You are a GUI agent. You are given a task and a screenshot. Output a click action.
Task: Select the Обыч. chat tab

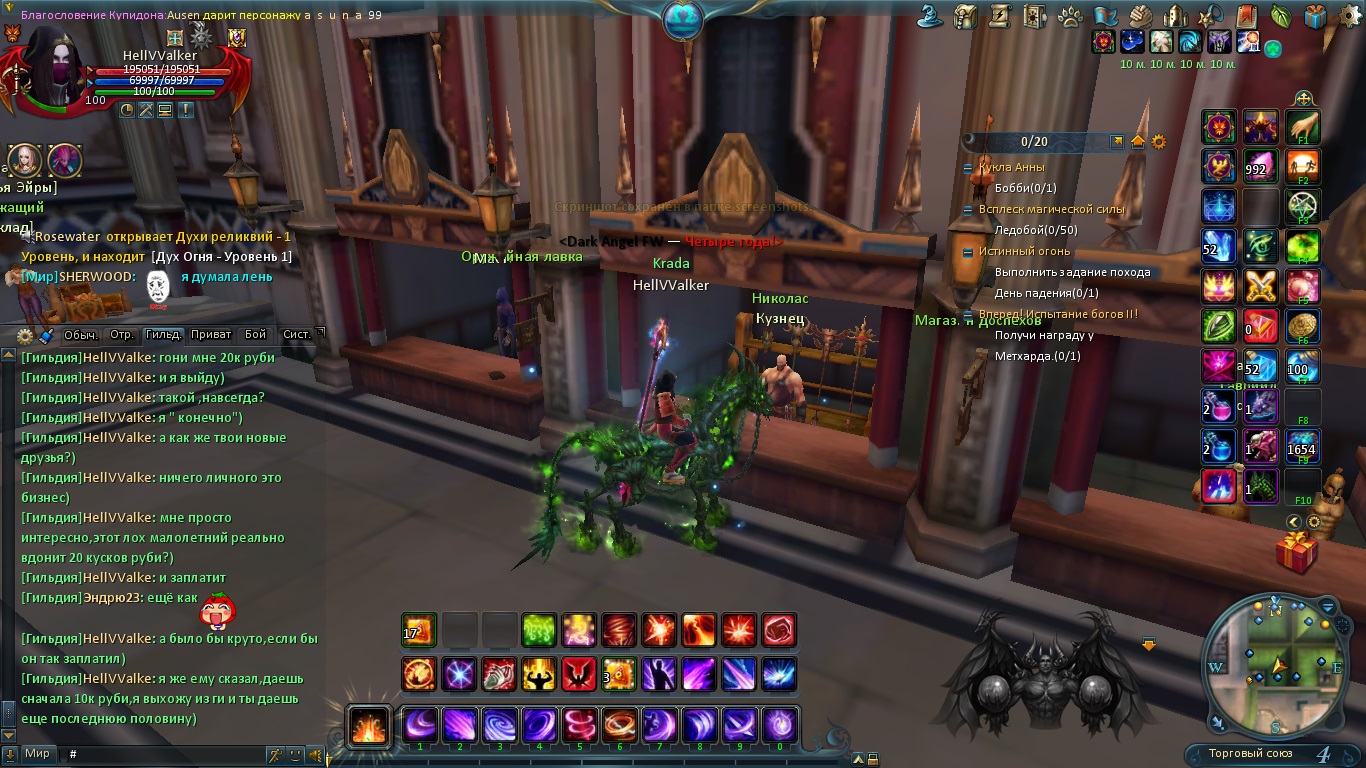tap(81, 335)
